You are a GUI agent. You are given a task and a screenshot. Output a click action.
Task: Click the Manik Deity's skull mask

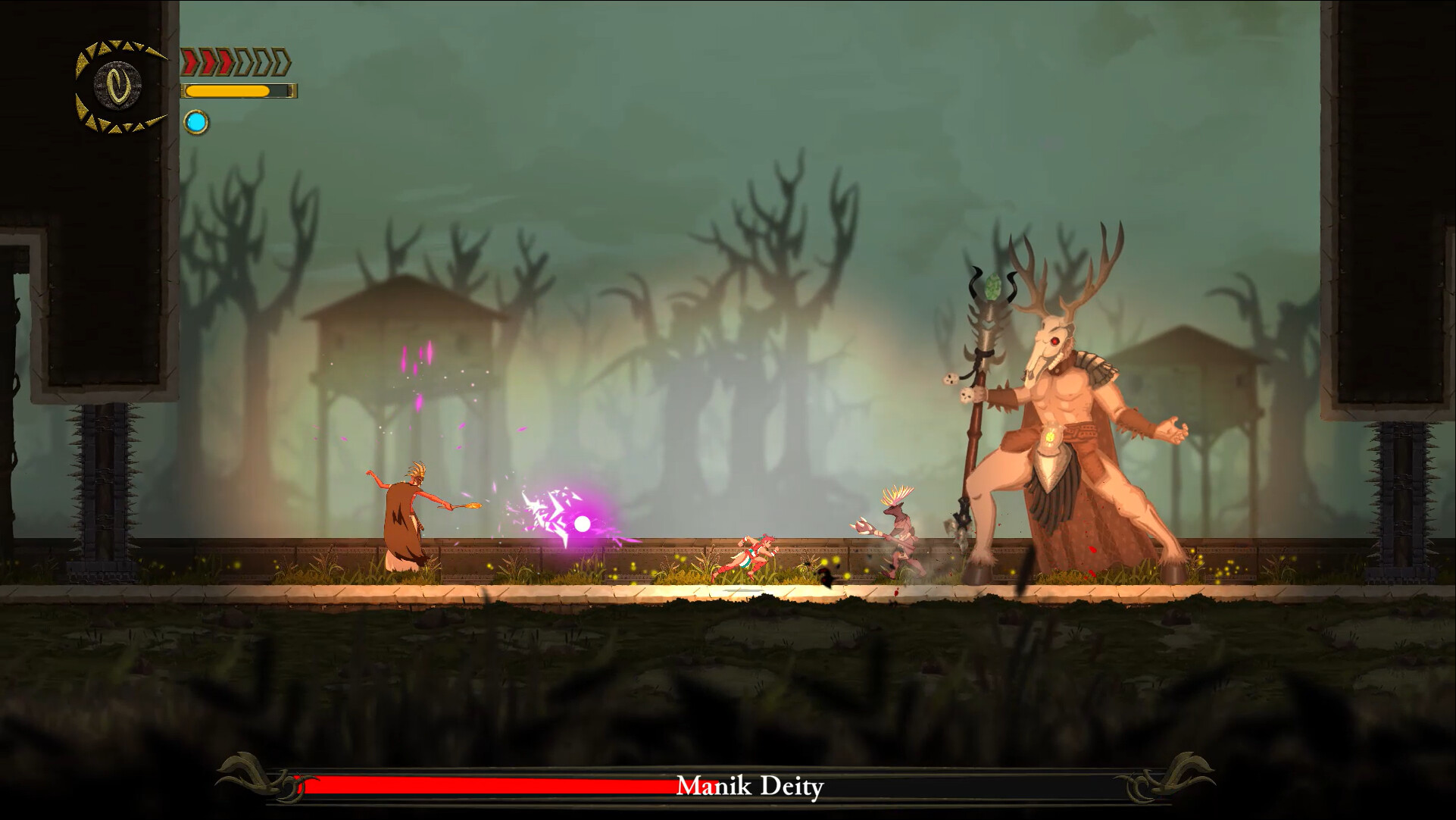coord(1048,343)
